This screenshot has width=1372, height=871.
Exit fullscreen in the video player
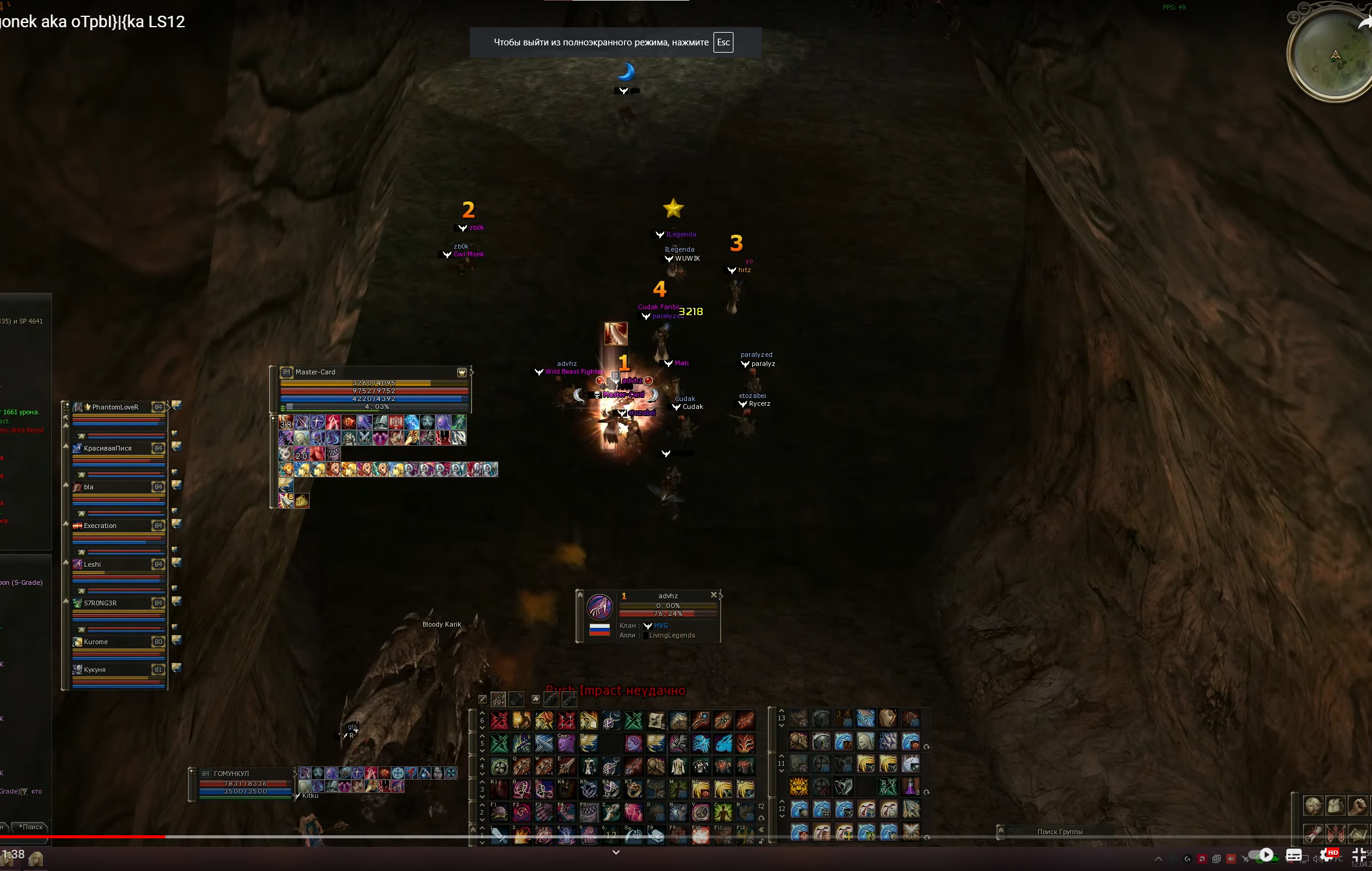[x=1358, y=855]
